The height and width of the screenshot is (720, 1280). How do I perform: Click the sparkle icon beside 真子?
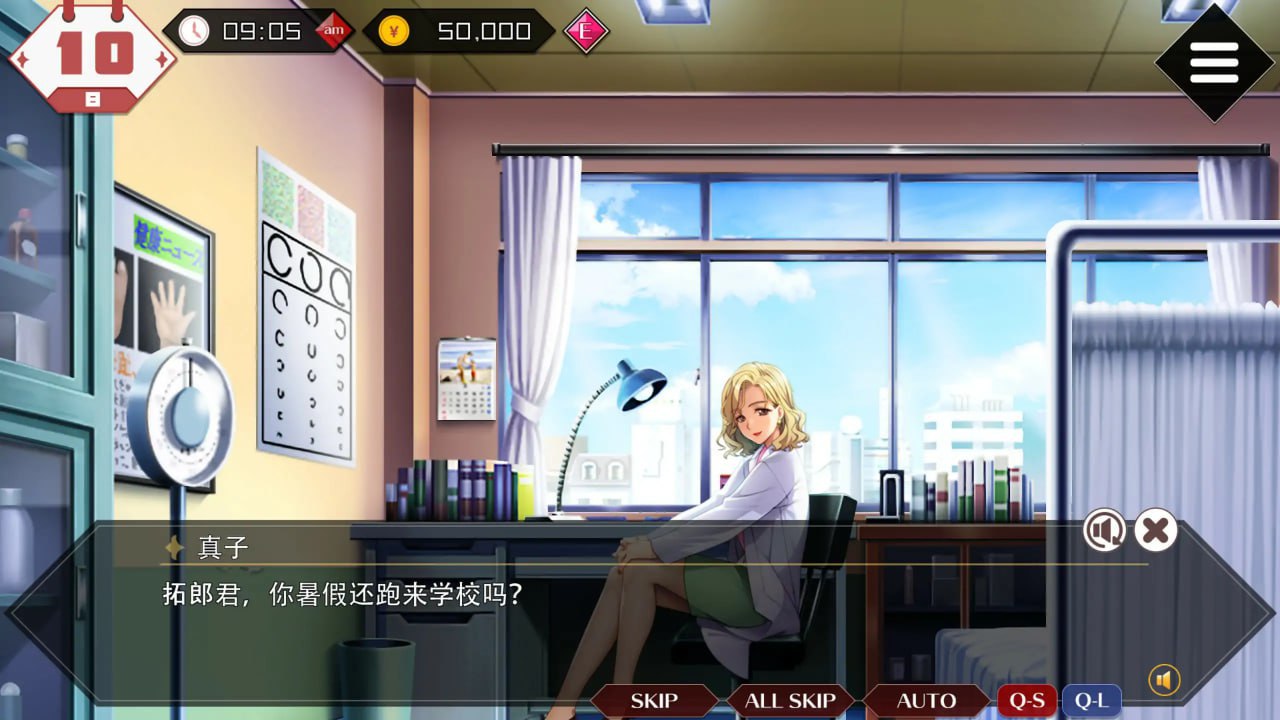tap(172, 546)
